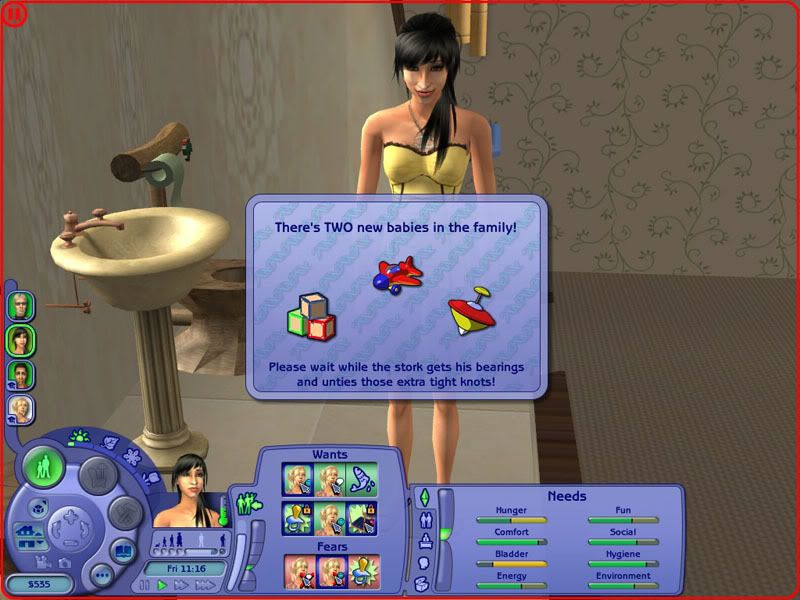This screenshot has height=600, width=800.
Task: Open the Needs panel with the plumbob tab
Action: tap(423, 497)
